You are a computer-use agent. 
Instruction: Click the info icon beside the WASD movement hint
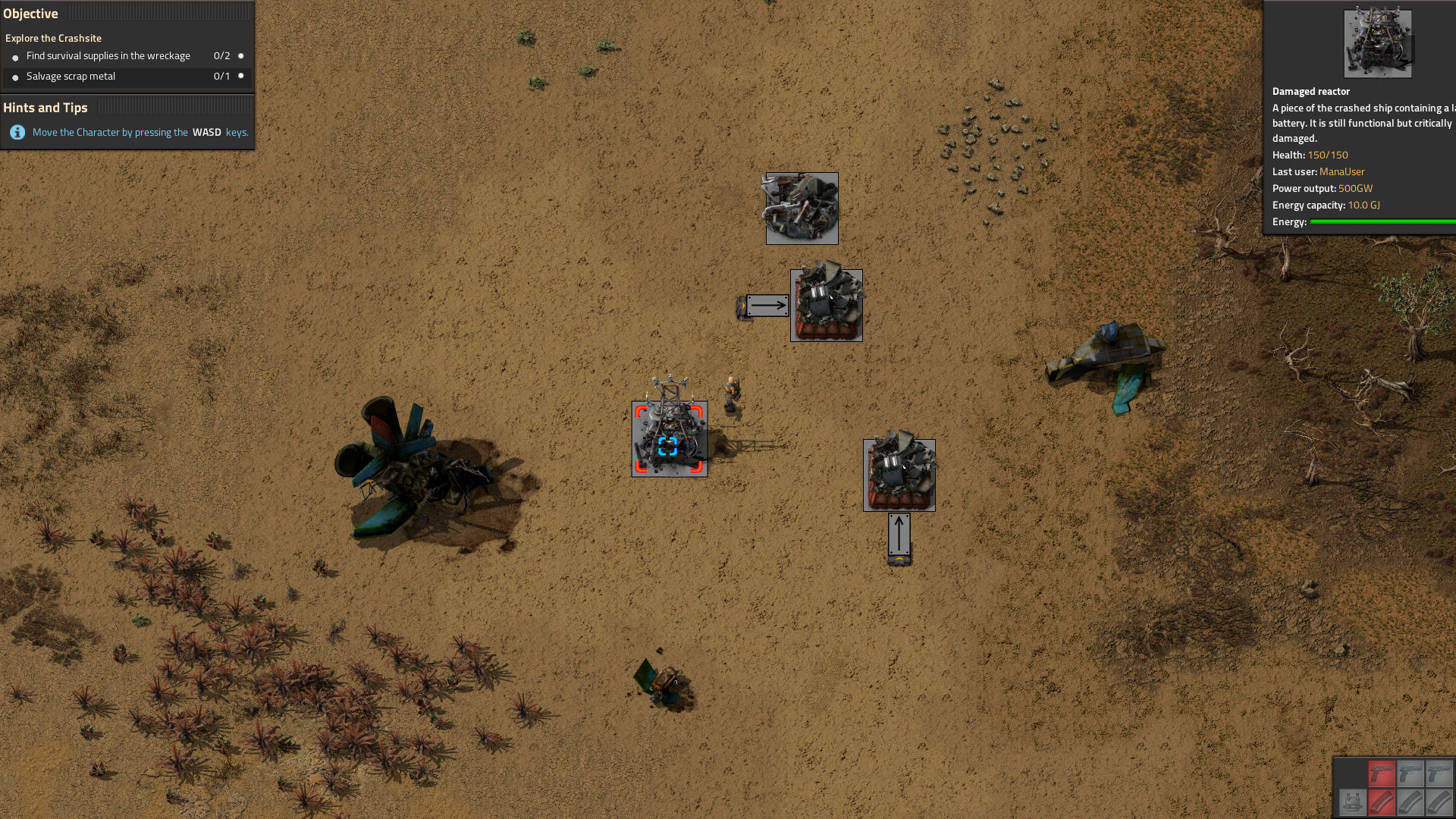coord(17,130)
